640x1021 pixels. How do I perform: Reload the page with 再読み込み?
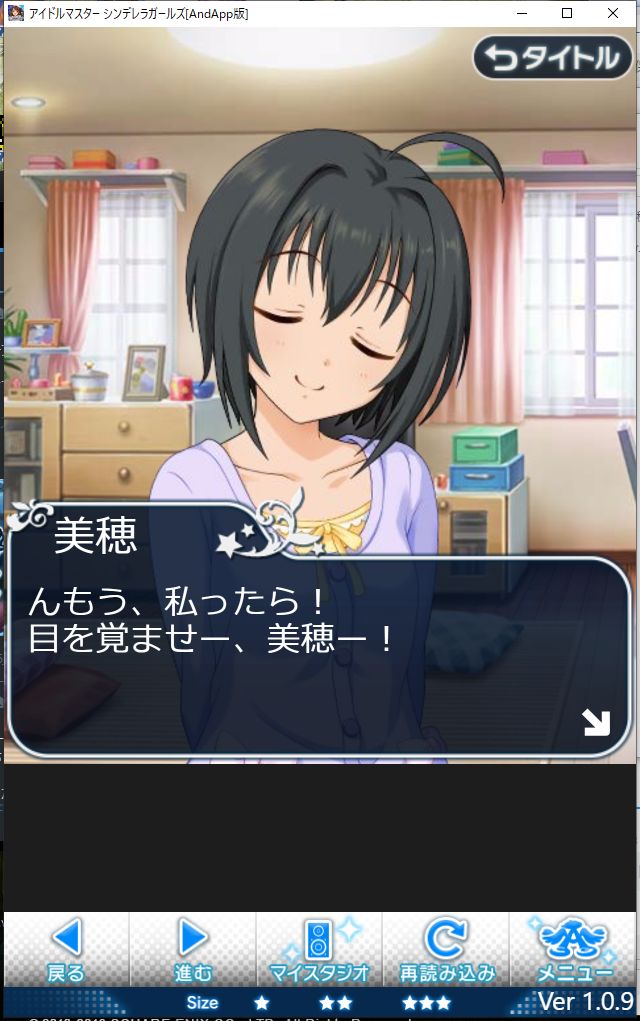446,949
